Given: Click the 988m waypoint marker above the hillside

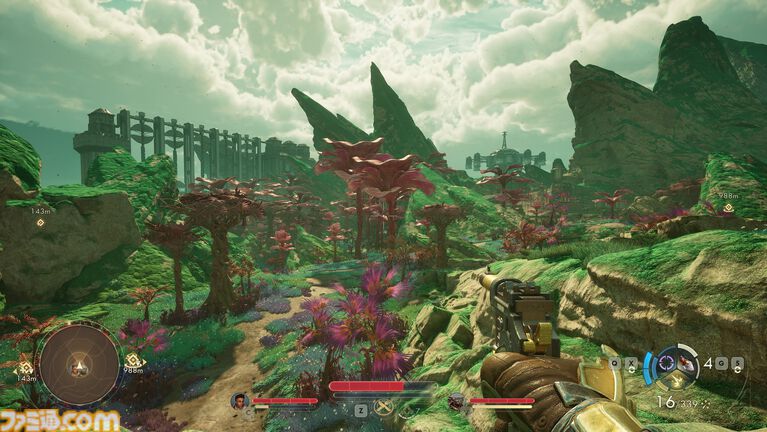Looking at the screenshot, I should 728,209.
